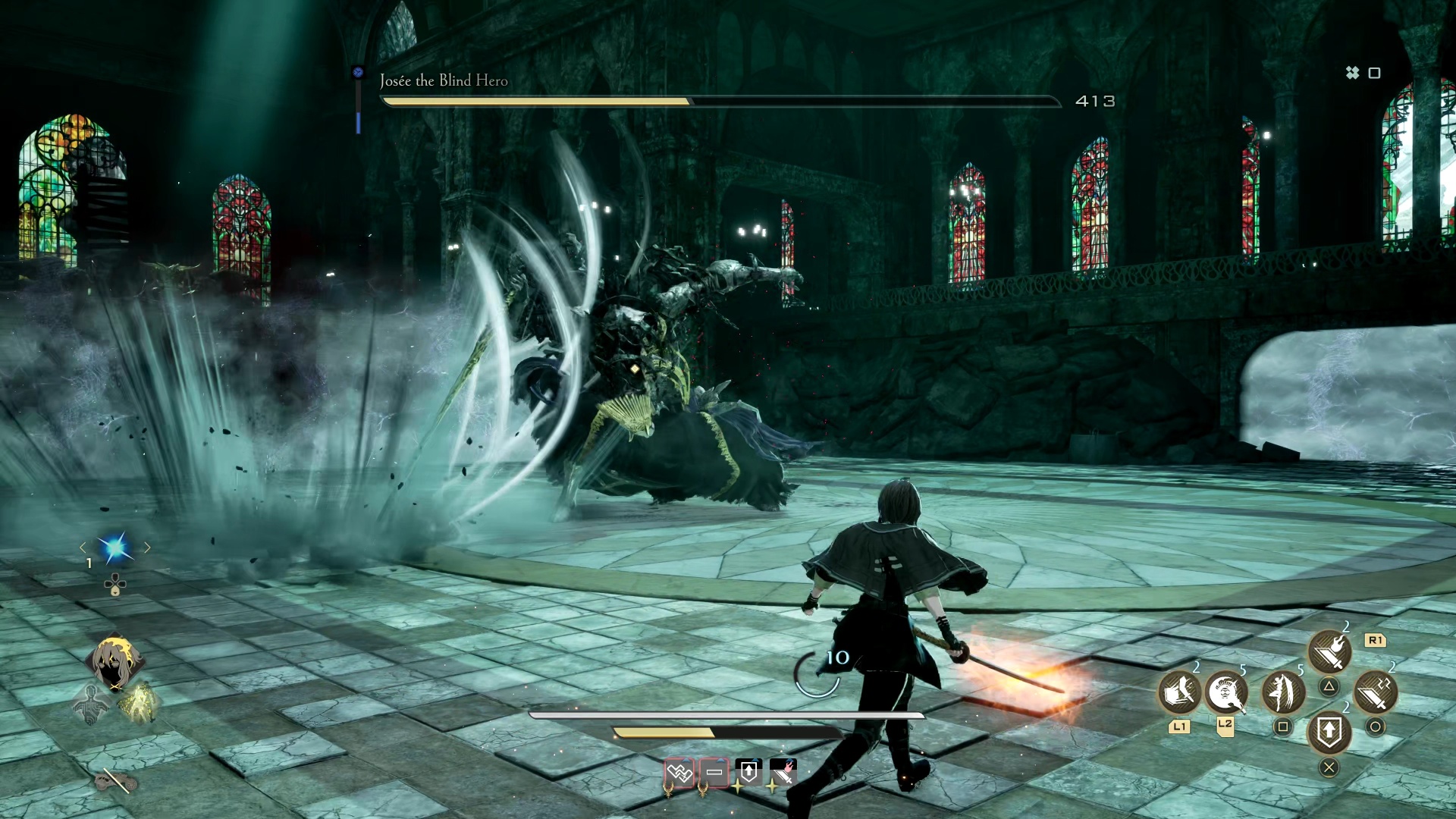
Task: Click Josée the Blind Hero's health bar
Action: (x=720, y=99)
